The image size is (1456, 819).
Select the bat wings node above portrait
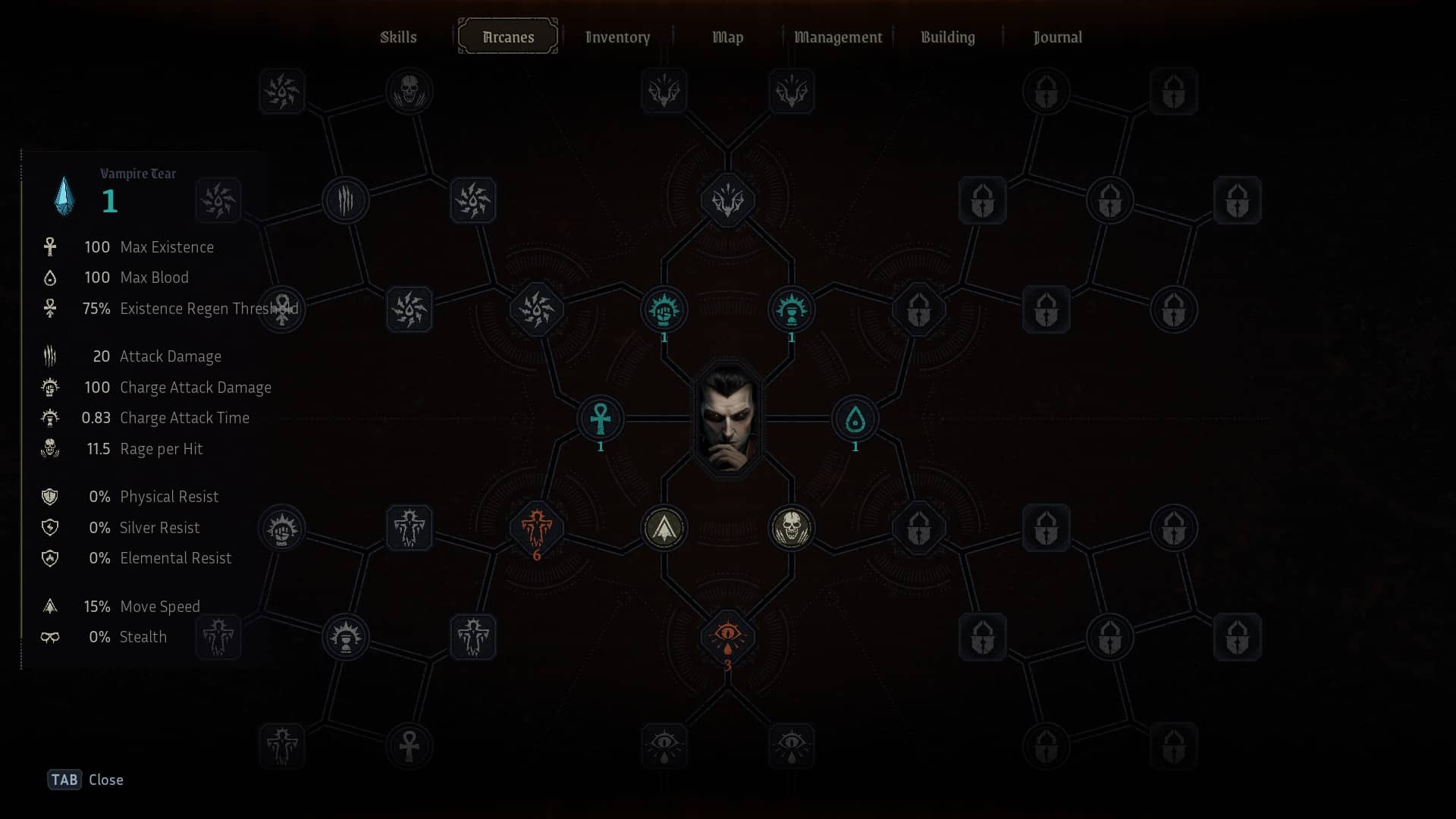728,200
